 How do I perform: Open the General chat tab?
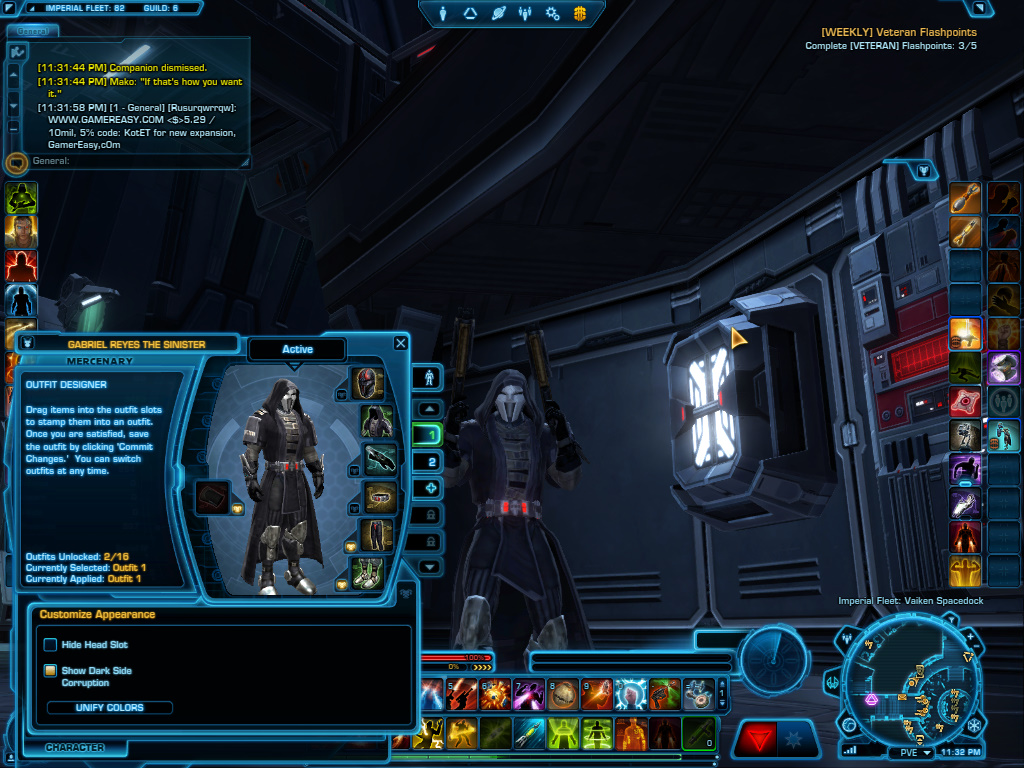31,30
